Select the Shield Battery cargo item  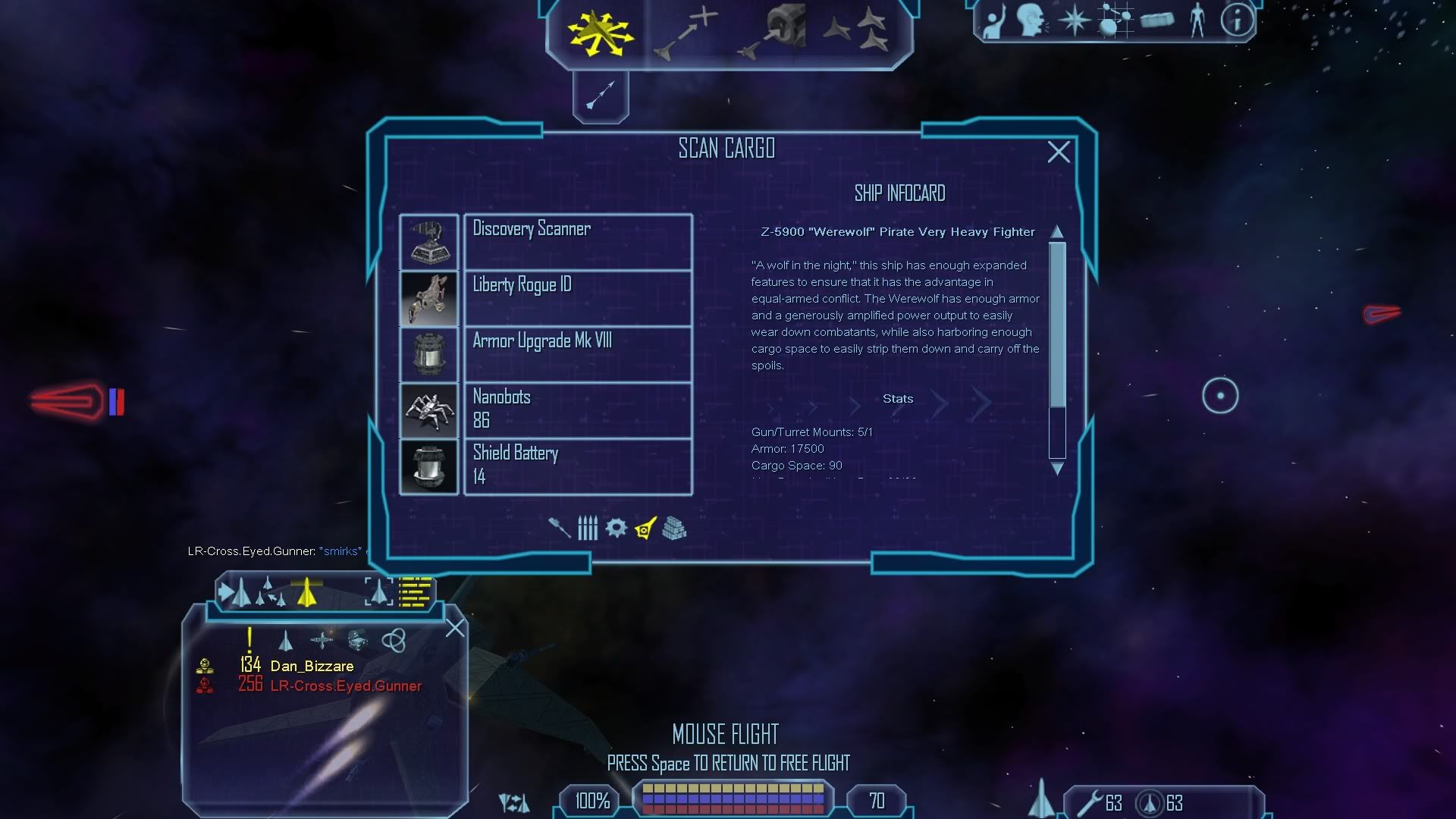(577, 466)
